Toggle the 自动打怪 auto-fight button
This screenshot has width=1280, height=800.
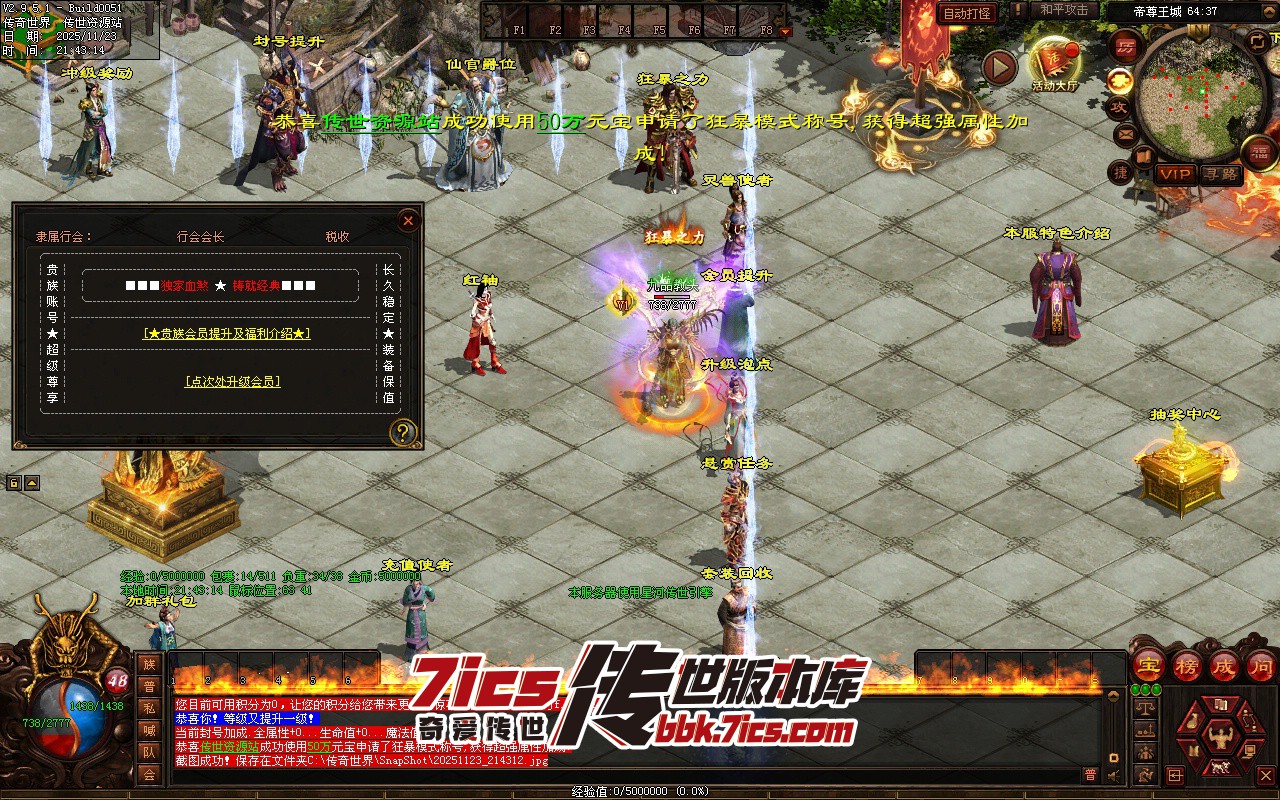point(967,13)
